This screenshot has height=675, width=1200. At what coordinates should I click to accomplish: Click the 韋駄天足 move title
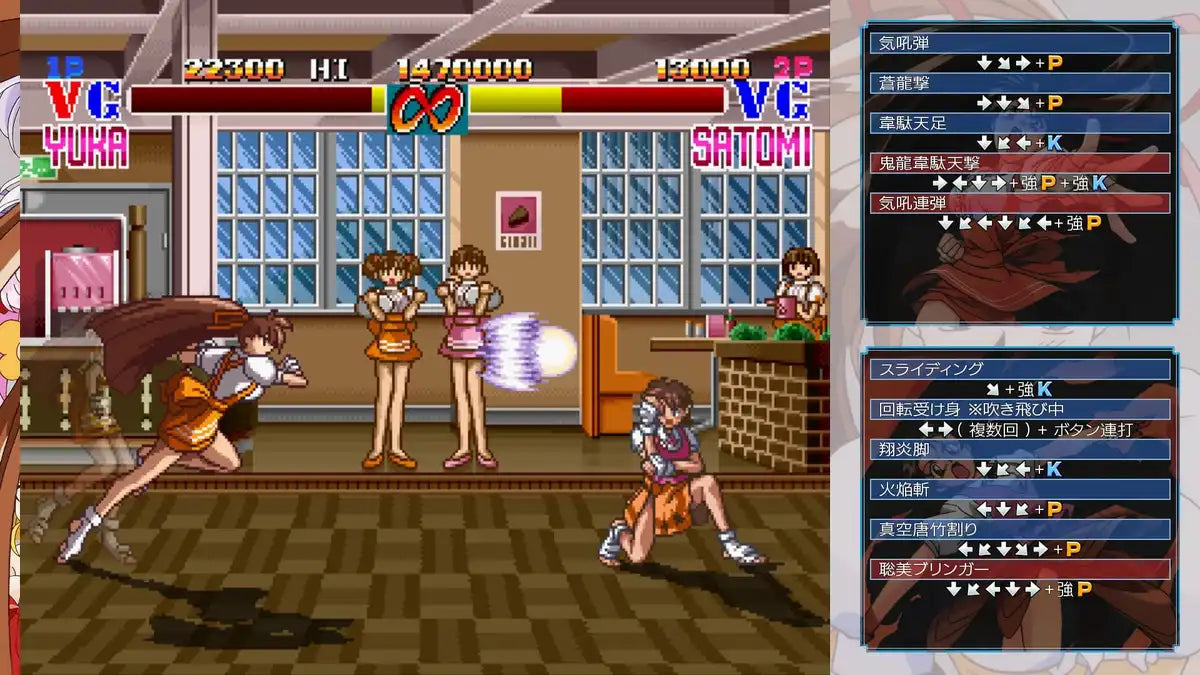[1020, 123]
